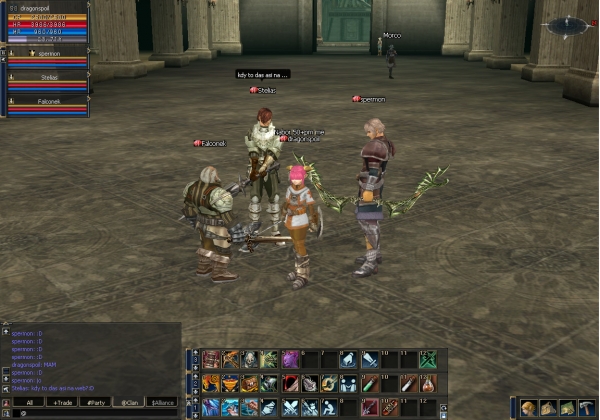The height and width of the screenshot is (420, 600).
Task: Show the $Alliance chat tab
Action: [x=162, y=402]
